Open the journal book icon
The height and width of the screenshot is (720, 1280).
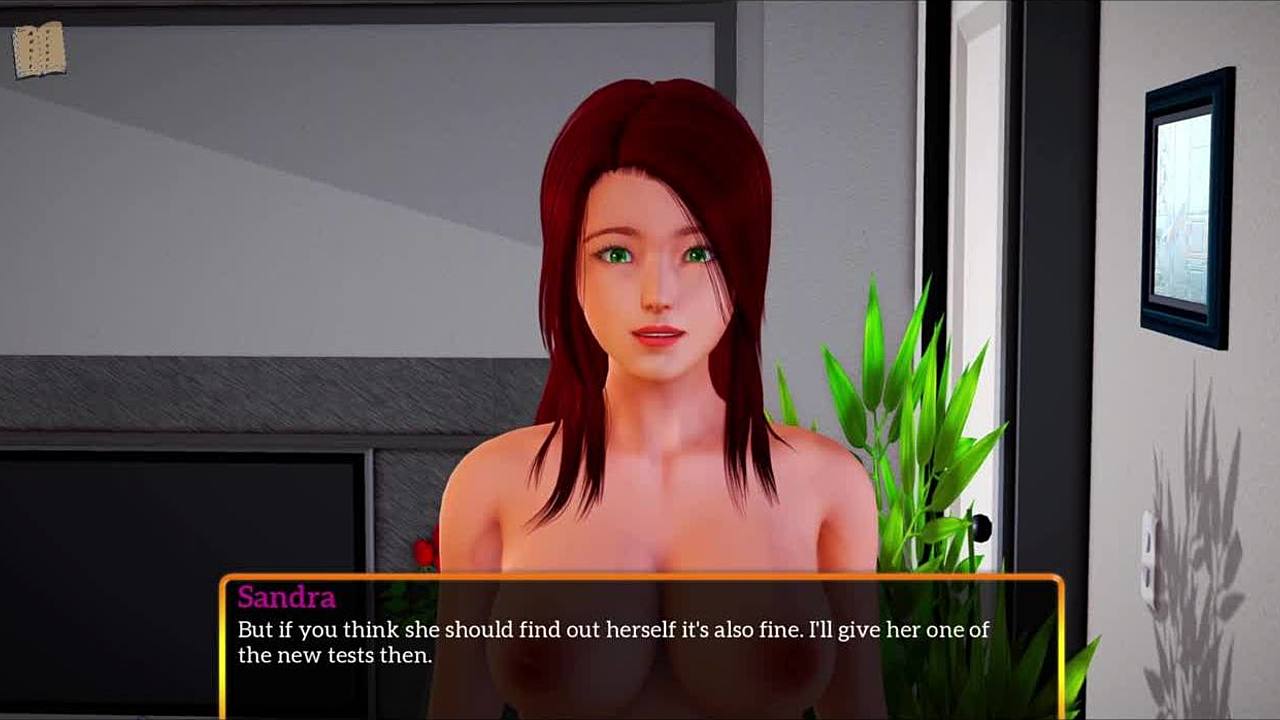tap(39, 50)
